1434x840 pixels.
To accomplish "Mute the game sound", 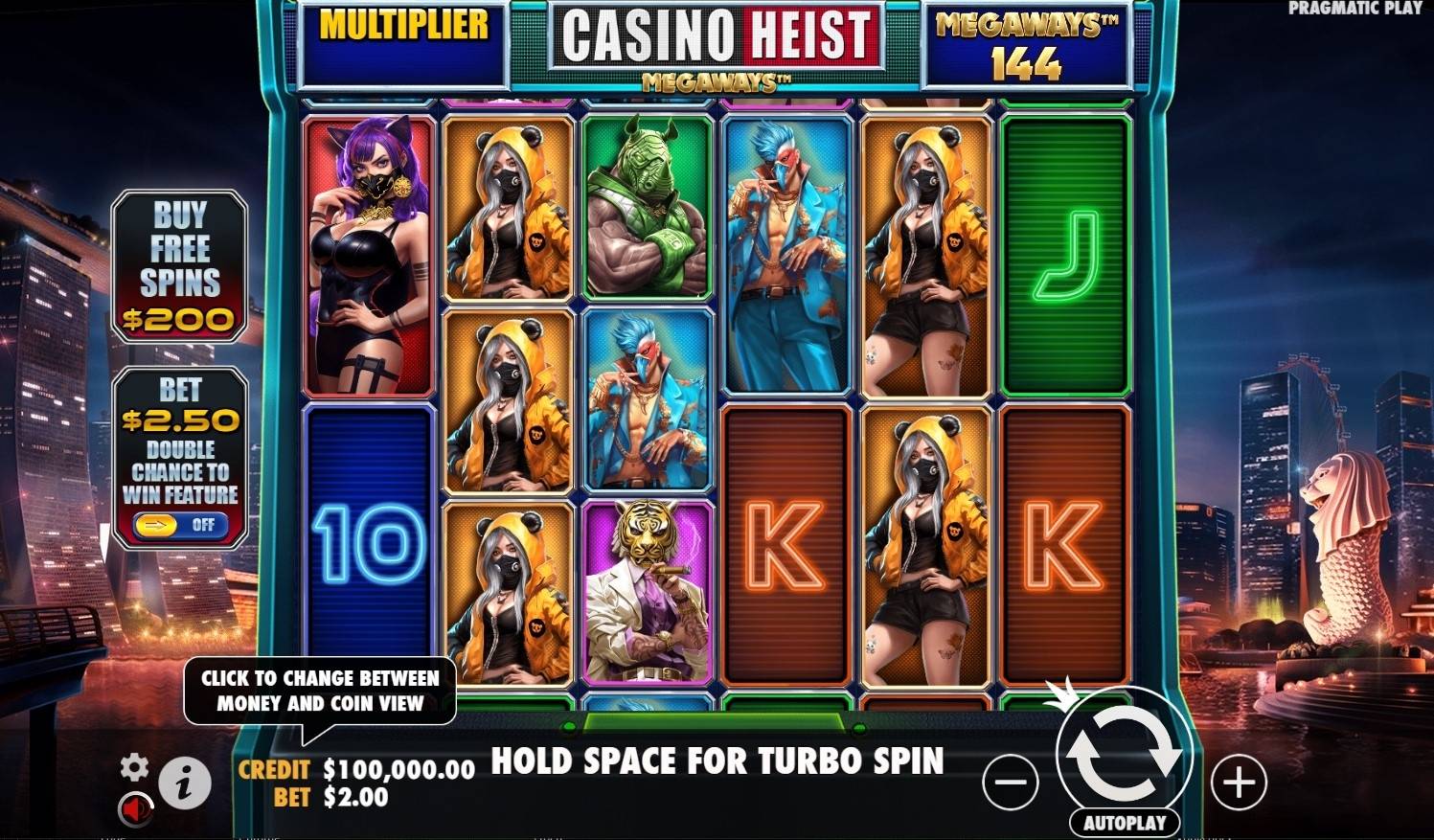I will tap(135, 810).
